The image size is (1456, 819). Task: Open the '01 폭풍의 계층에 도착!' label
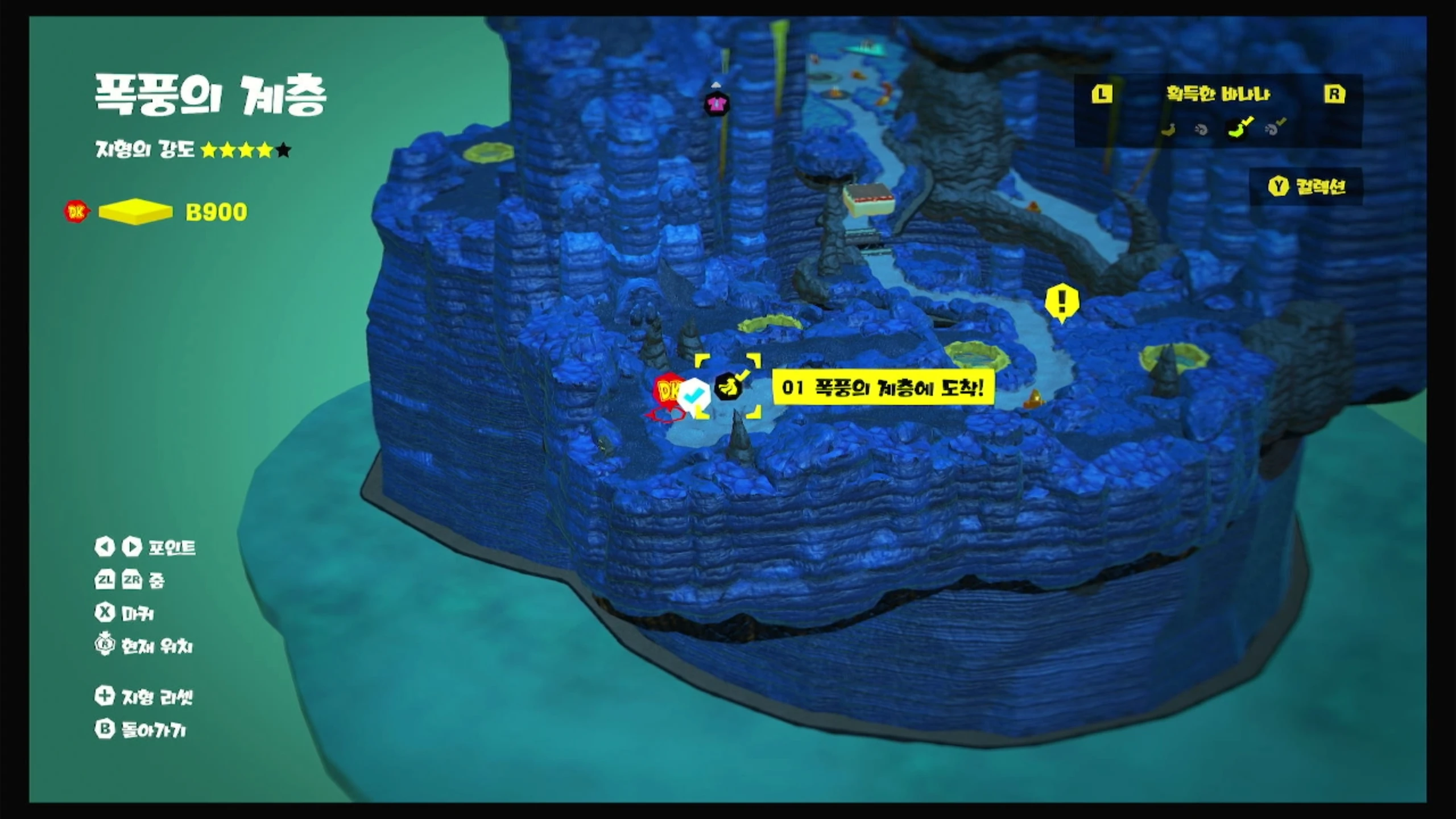883,388
